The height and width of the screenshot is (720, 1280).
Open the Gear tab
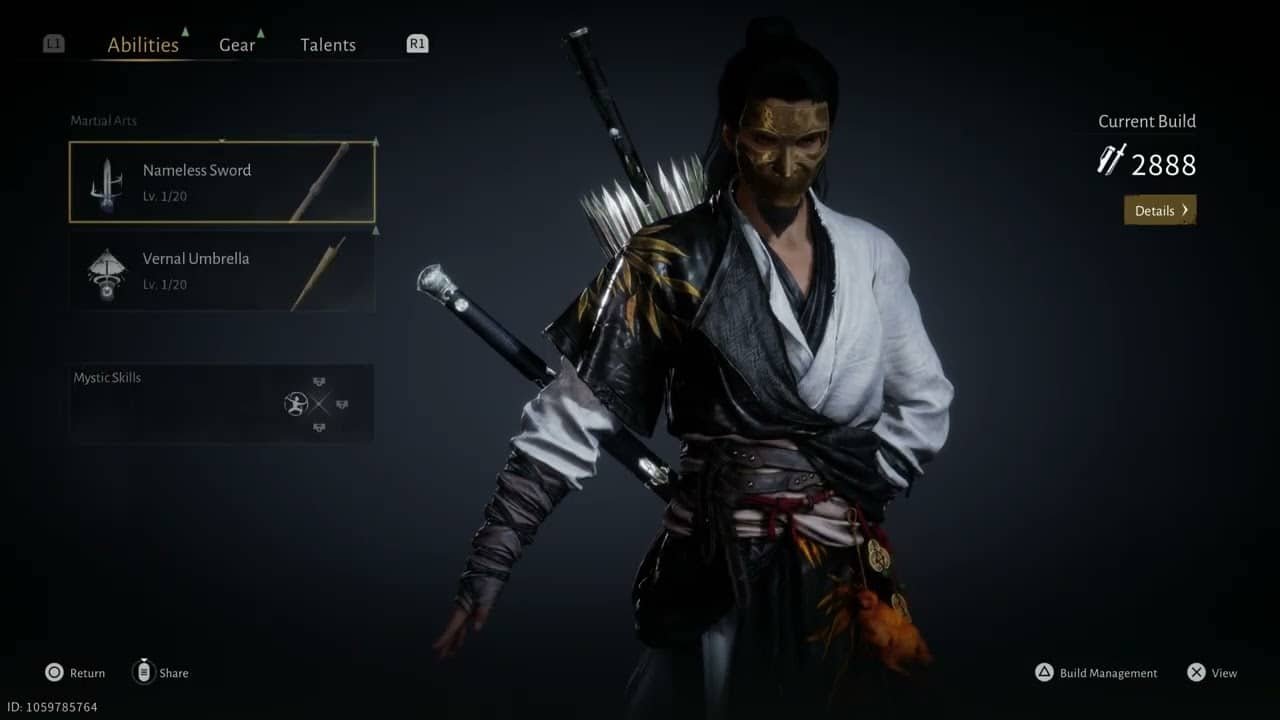[237, 45]
